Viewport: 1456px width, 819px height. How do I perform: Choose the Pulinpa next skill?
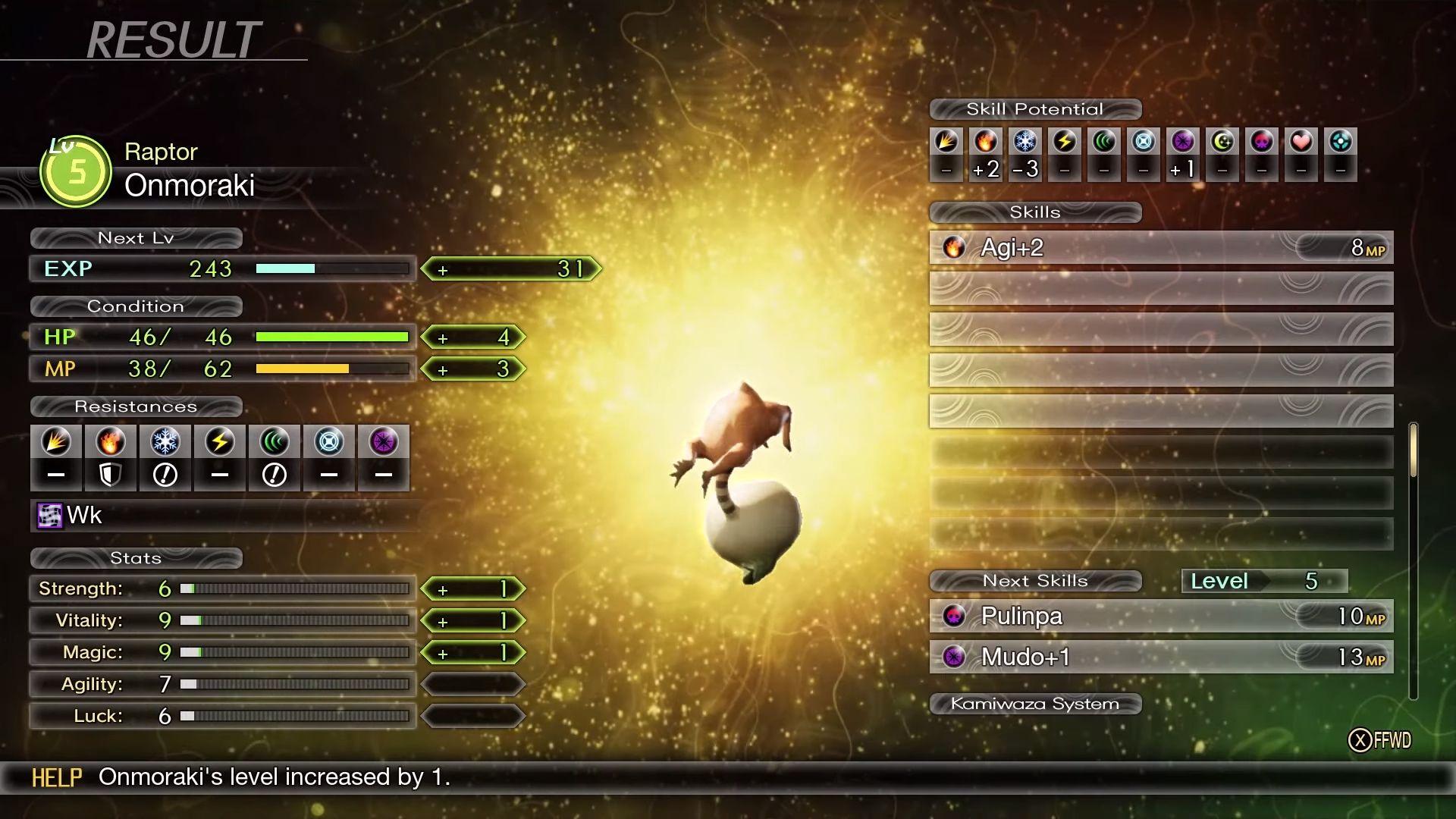click(1160, 616)
